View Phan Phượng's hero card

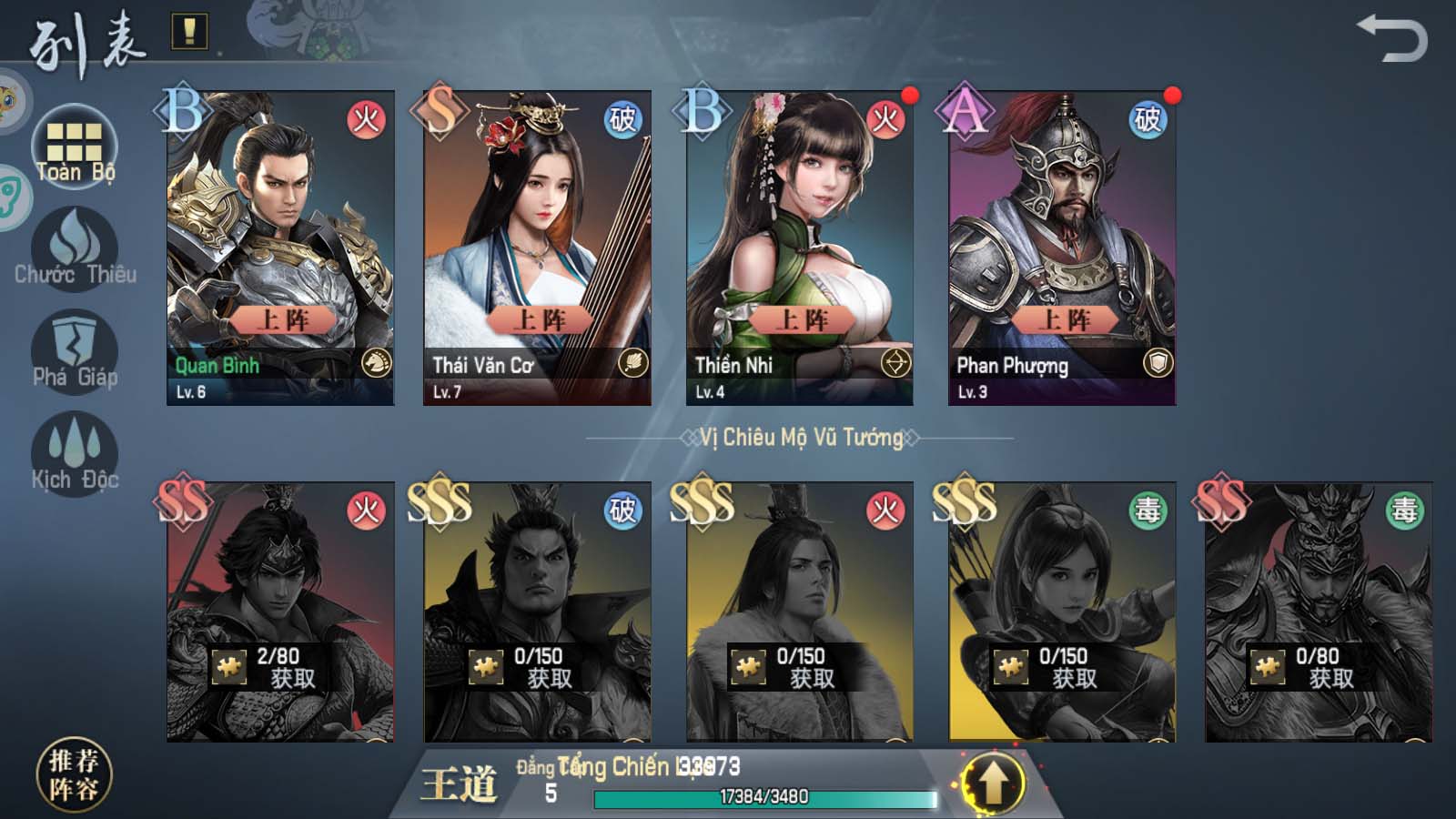(1061, 248)
